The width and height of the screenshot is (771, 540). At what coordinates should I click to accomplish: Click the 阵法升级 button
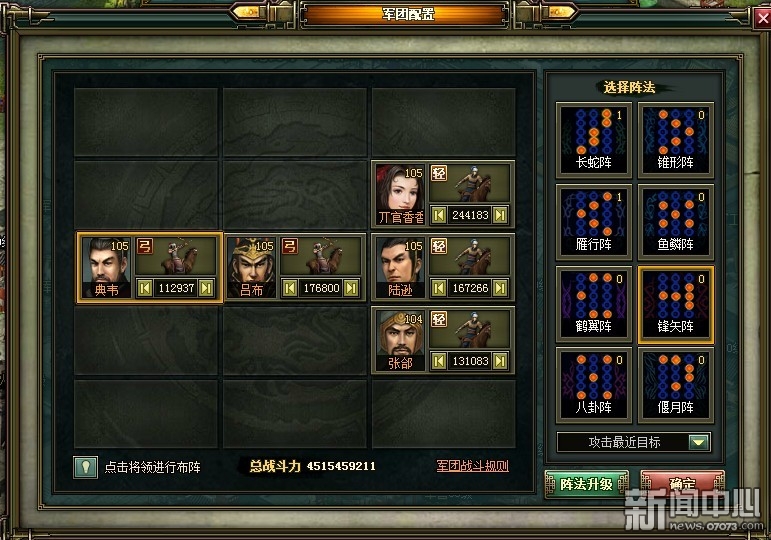click(586, 484)
